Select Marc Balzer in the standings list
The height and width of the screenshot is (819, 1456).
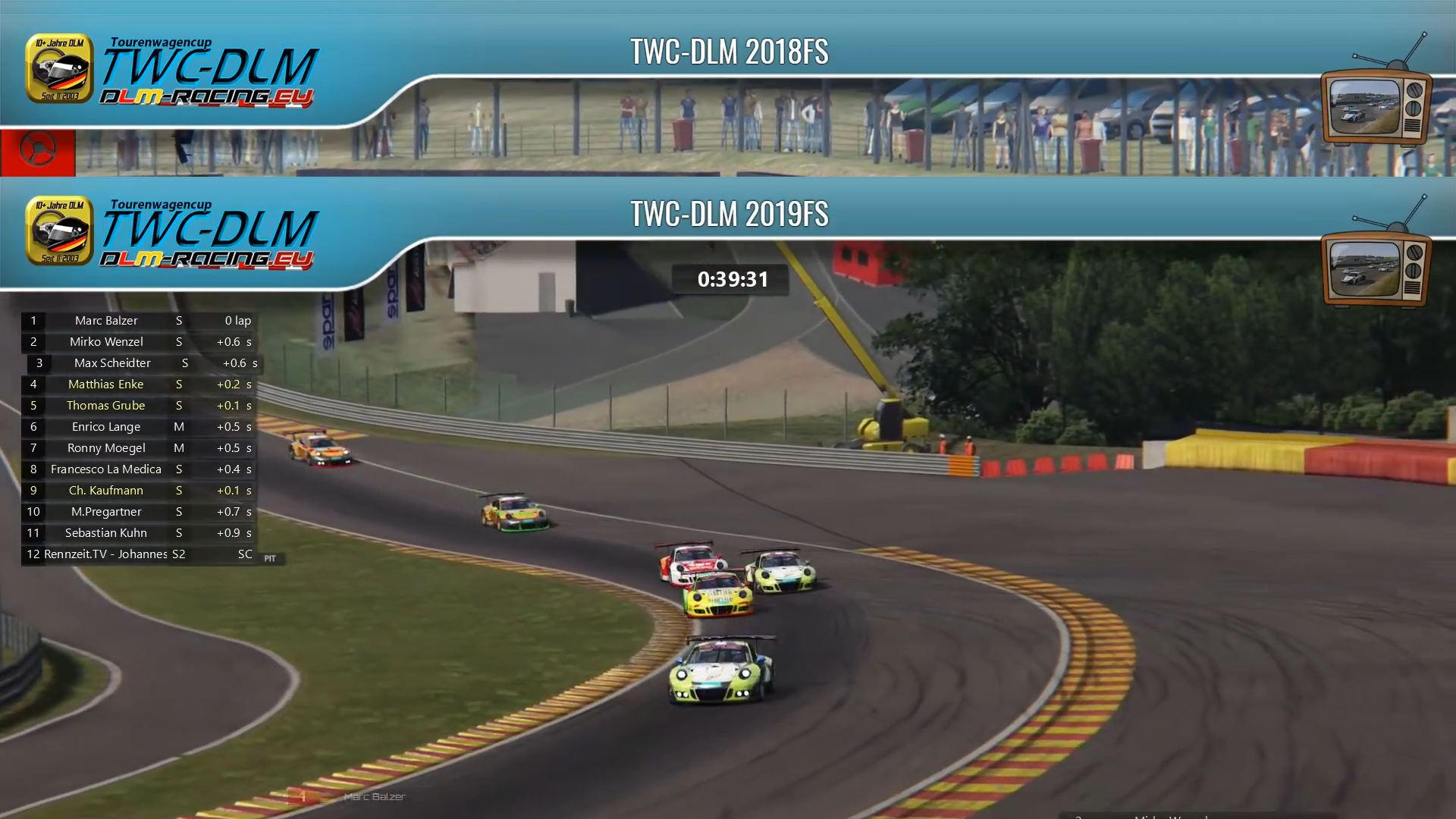point(106,321)
